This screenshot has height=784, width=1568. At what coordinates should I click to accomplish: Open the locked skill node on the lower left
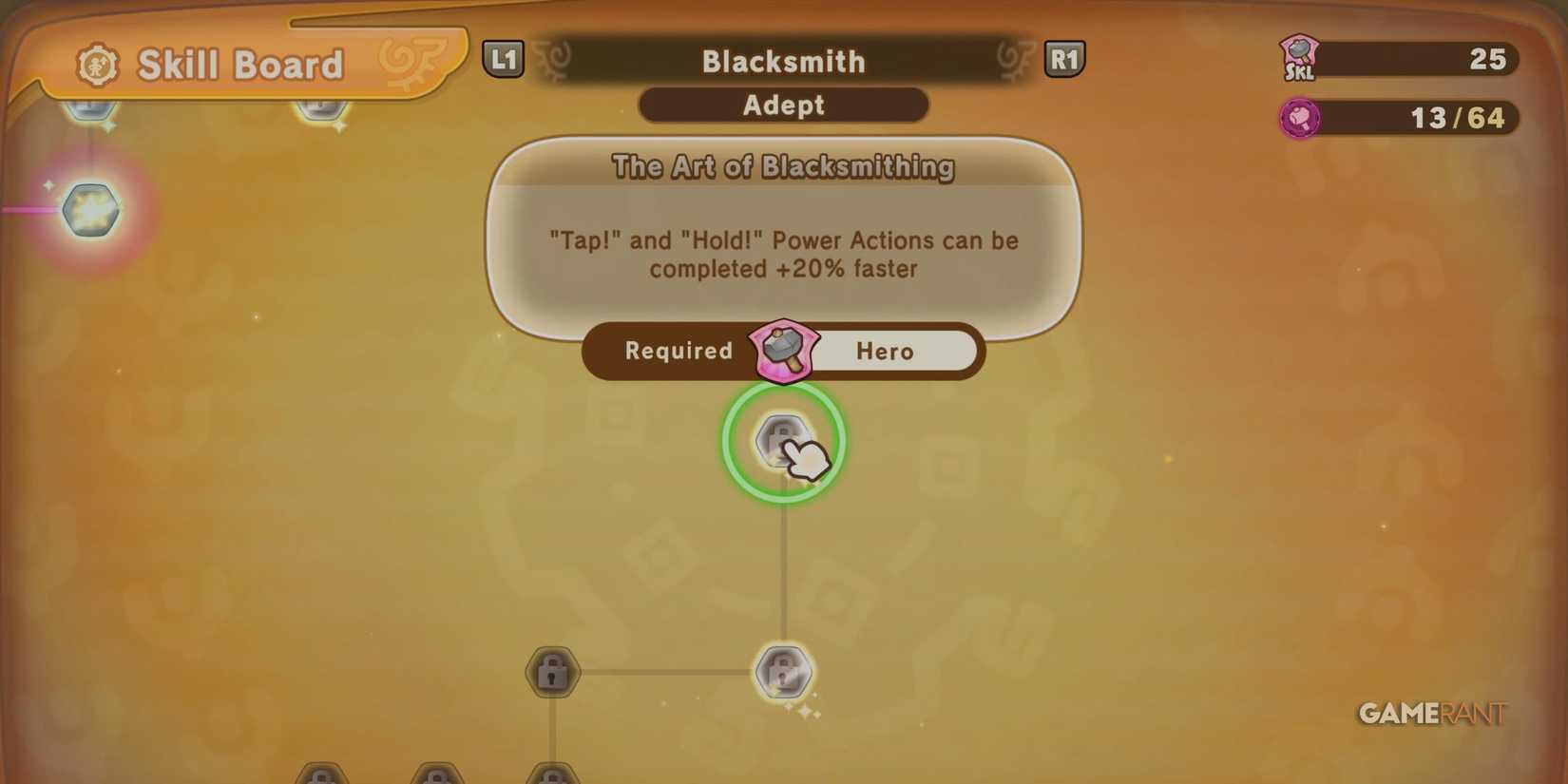(551, 671)
